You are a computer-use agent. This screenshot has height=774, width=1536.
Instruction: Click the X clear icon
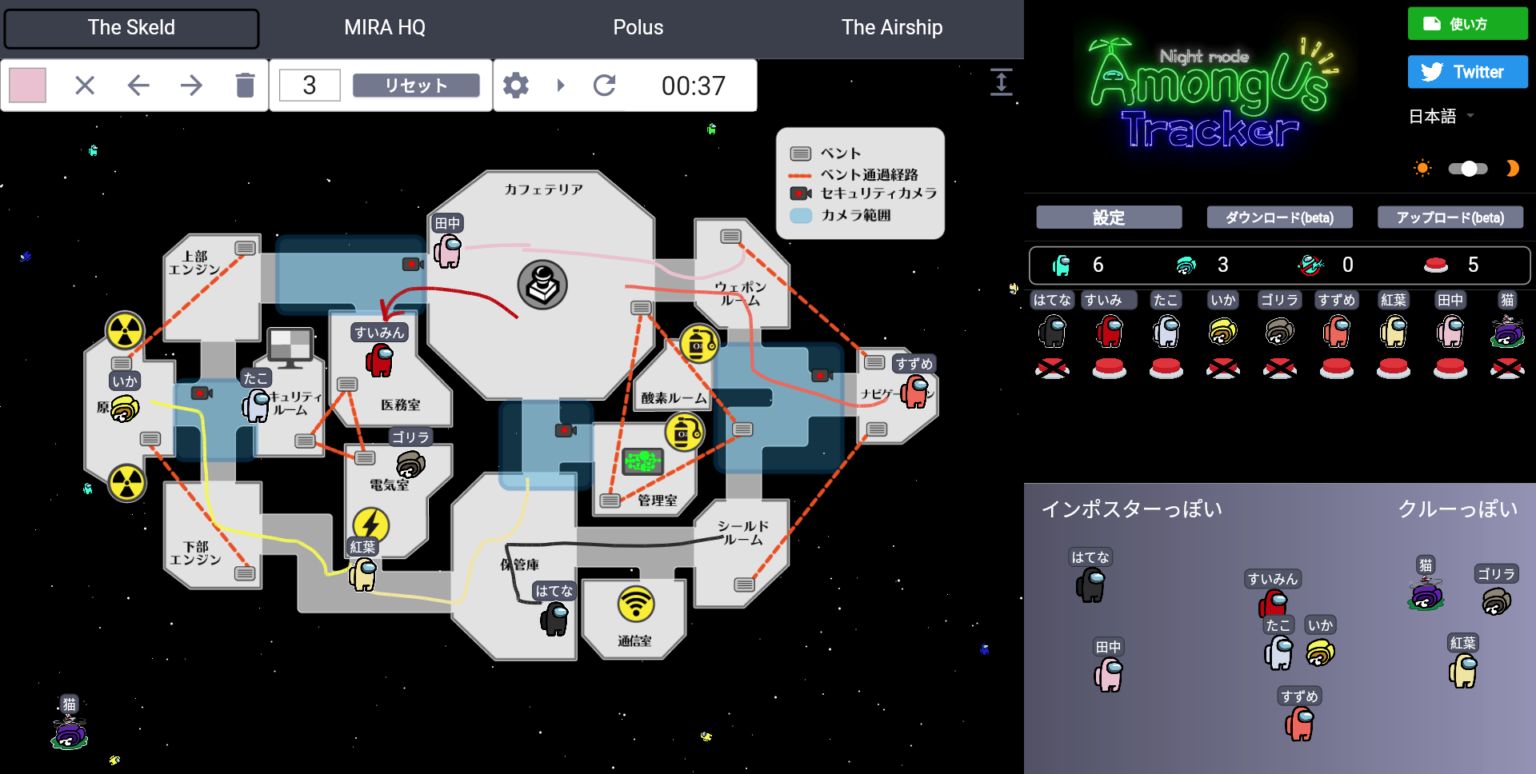[84, 85]
